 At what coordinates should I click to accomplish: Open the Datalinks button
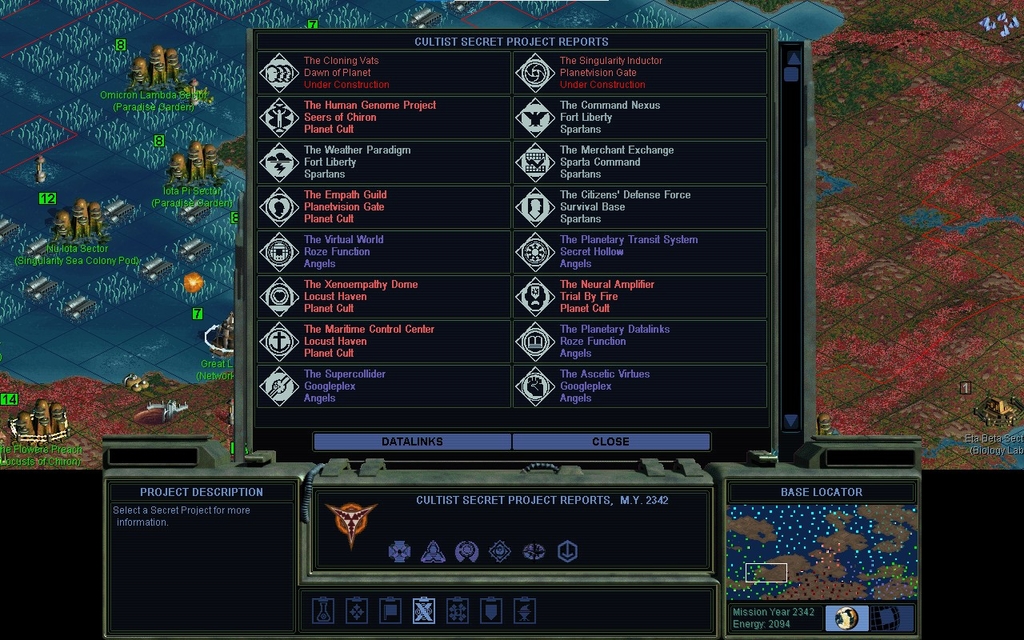(x=412, y=441)
